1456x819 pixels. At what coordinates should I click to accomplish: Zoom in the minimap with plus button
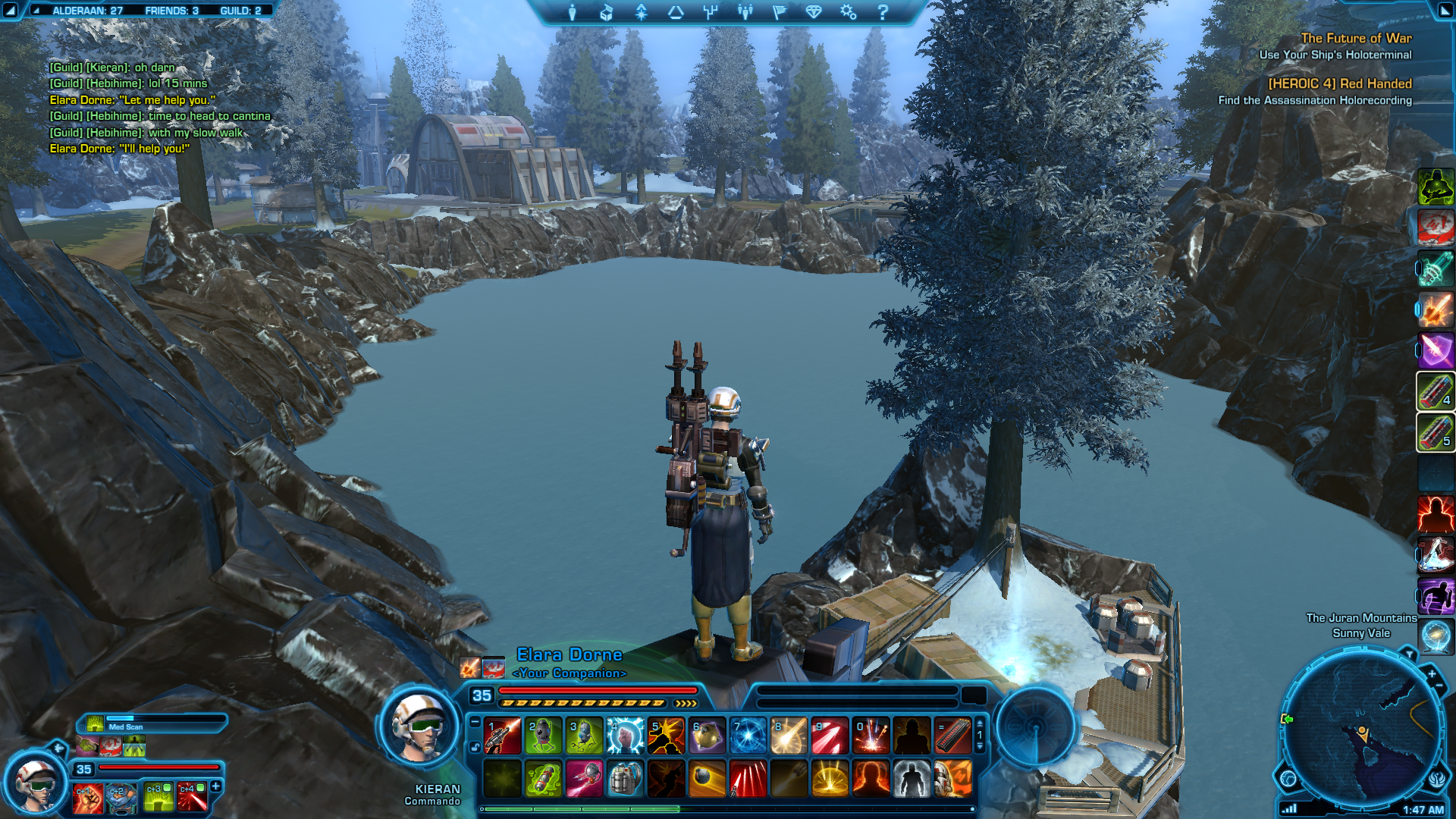(1432, 673)
